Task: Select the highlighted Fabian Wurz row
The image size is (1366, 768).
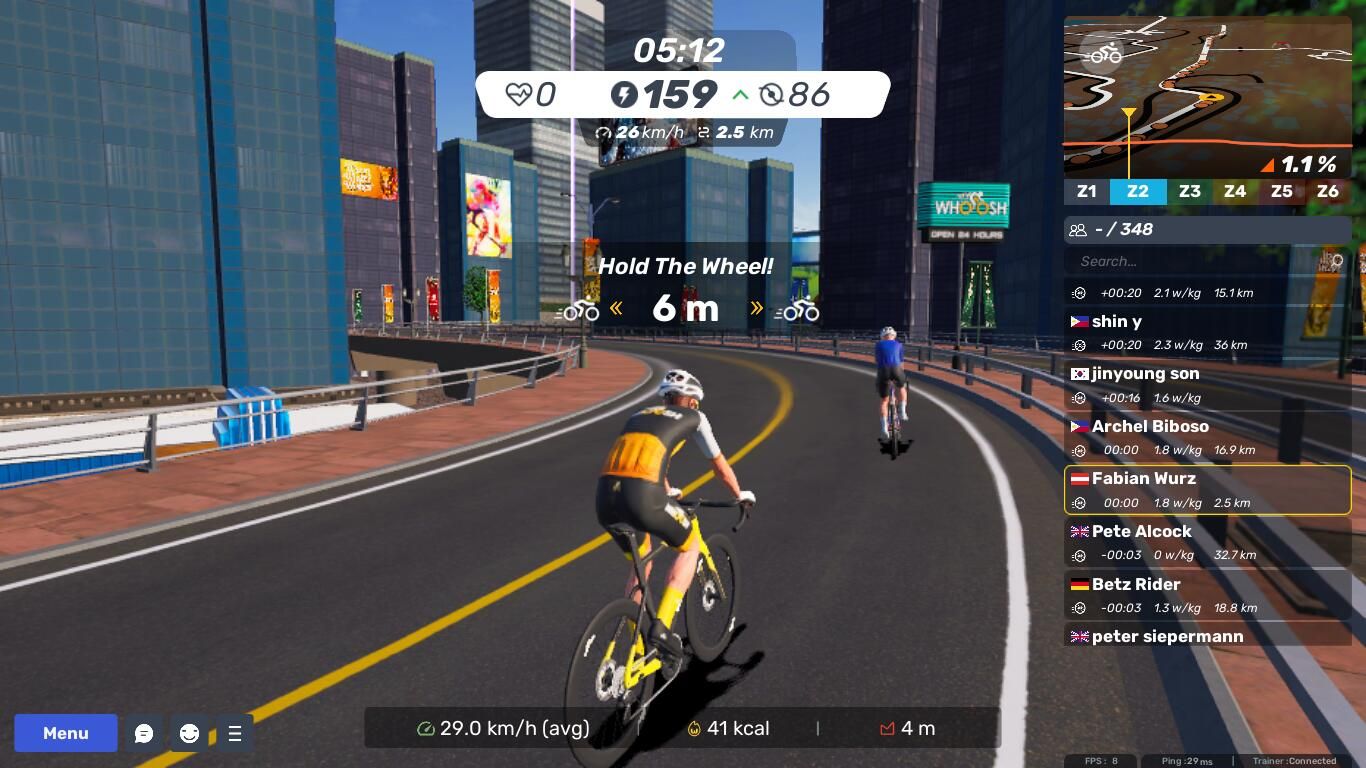Action: [x=1207, y=490]
